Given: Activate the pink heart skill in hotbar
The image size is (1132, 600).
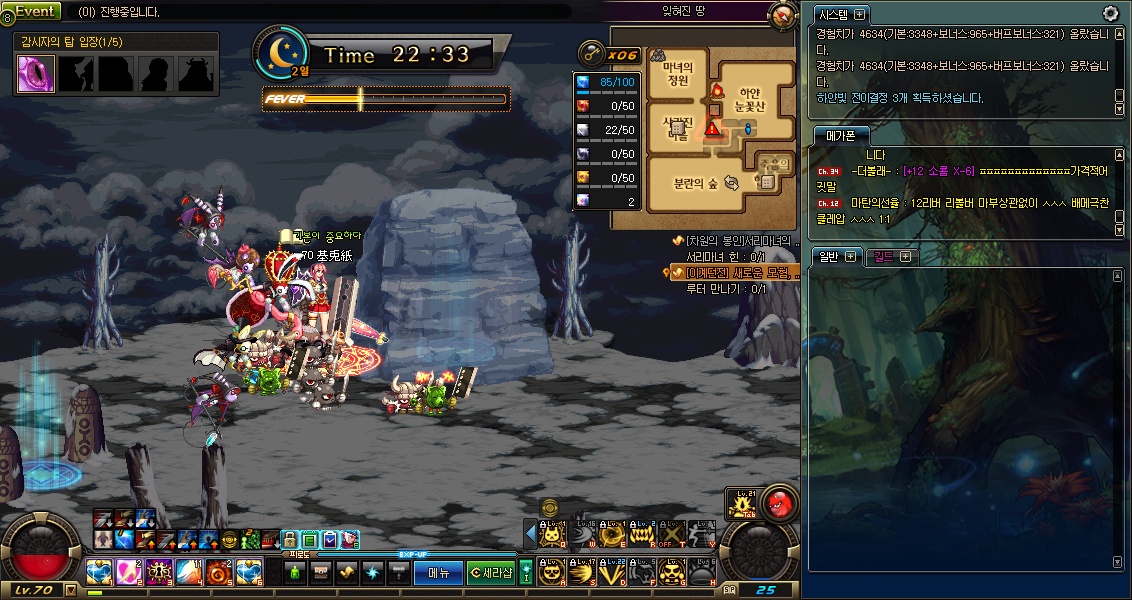Looking at the screenshot, I should point(129,572).
